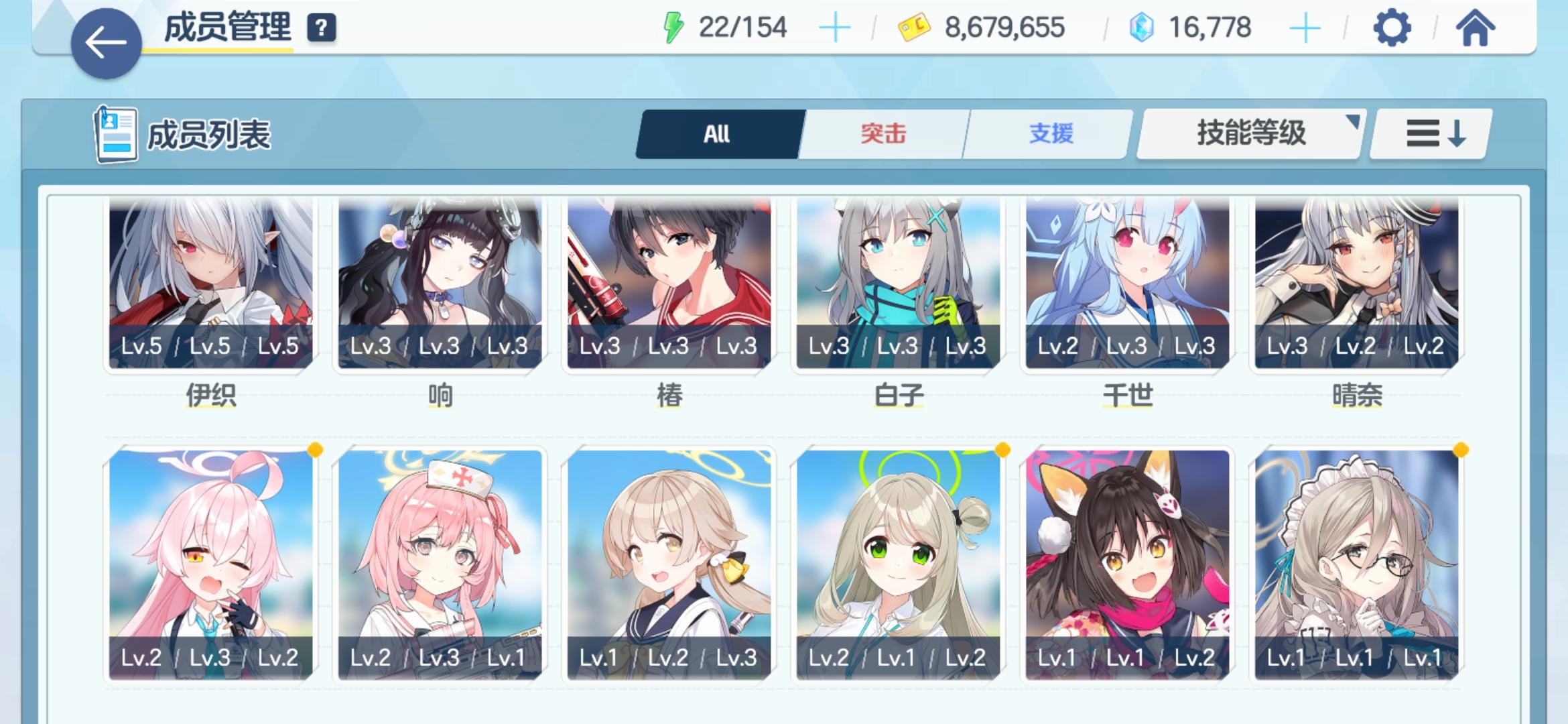The height and width of the screenshot is (724, 1568).
Task: Tap the plus button next to pyroxene count
Action: click(x=1303, y=27)
